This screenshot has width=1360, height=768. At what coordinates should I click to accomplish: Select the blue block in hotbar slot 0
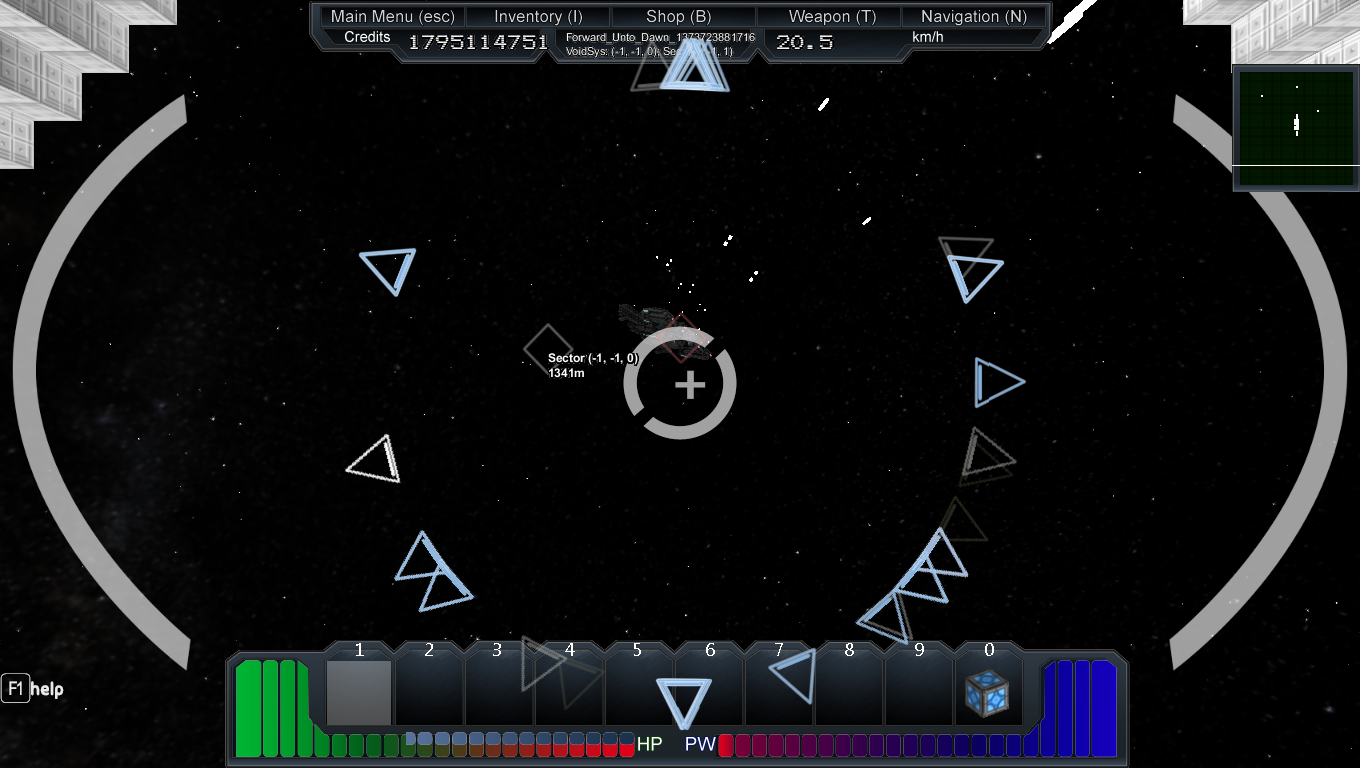click(987, 692)
